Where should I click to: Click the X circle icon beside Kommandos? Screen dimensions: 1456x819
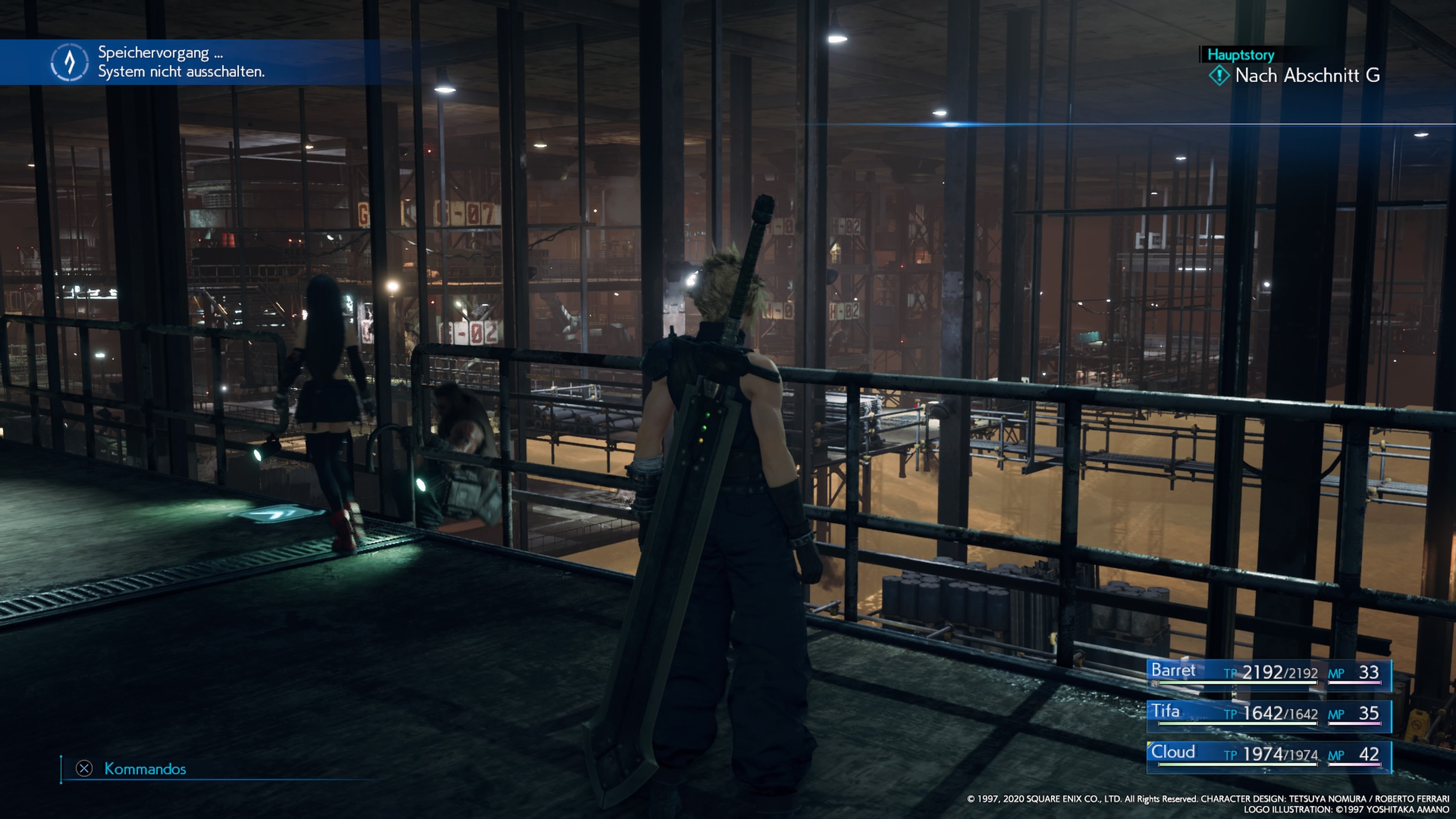coord(84,769)
